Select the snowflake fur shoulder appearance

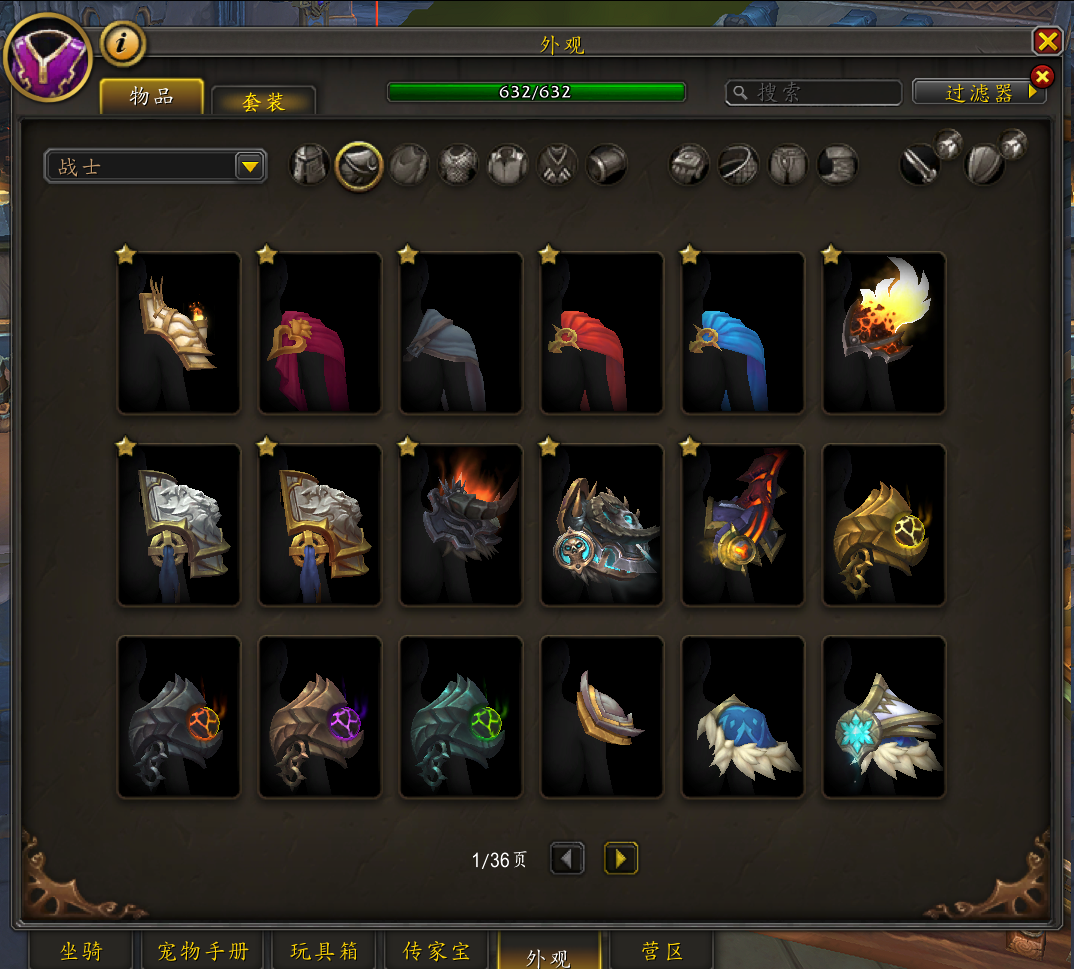tap(884, 717)
